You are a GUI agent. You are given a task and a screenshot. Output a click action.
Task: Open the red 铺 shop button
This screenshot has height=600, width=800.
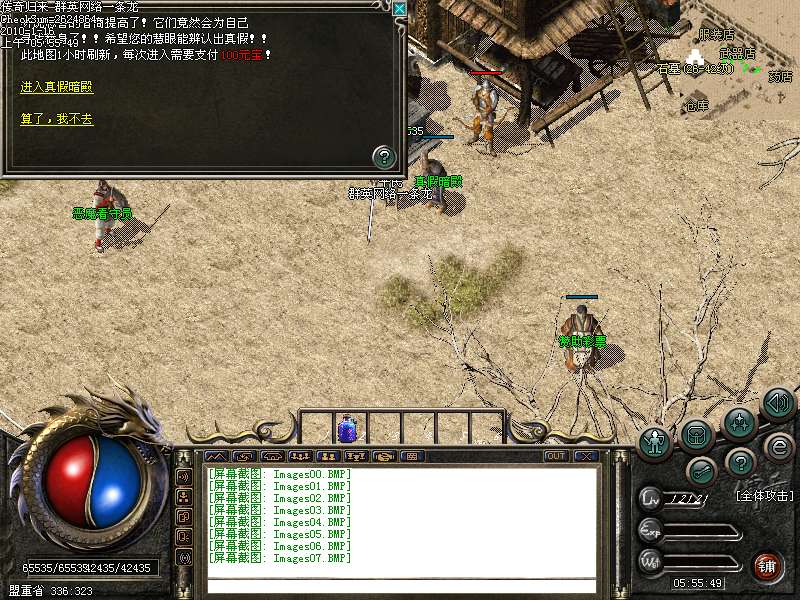coord(767,564)
